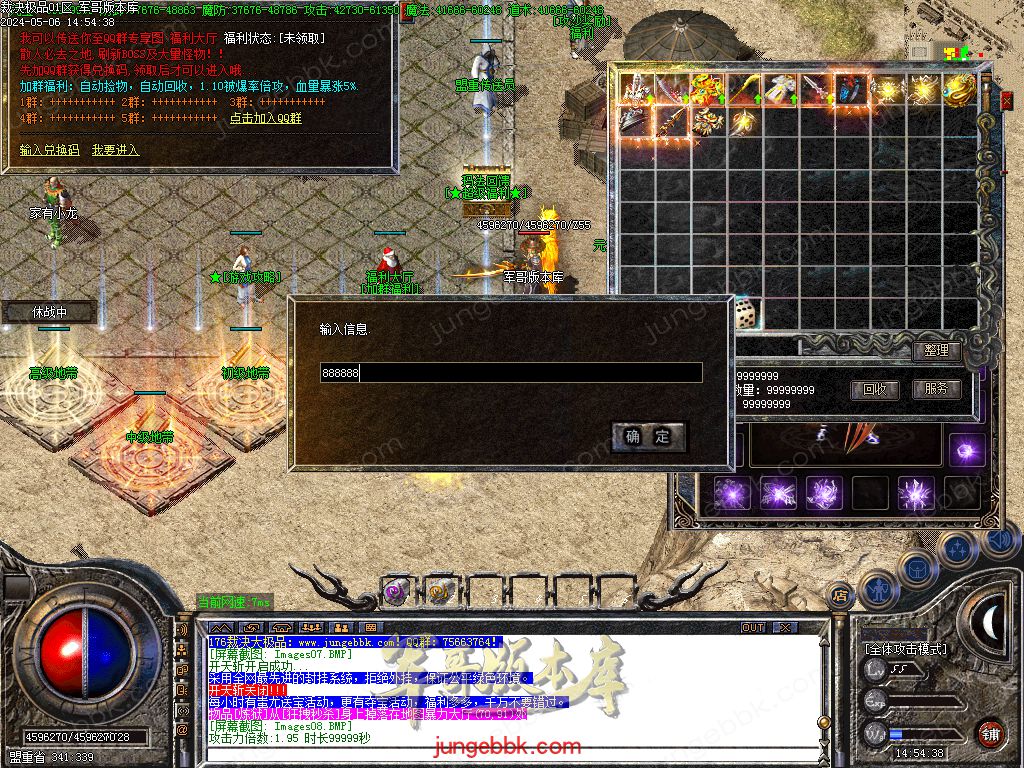Screen dimensions: 1024x768
Task: Click the 输入兑换码 link
Action: (49, 150)
